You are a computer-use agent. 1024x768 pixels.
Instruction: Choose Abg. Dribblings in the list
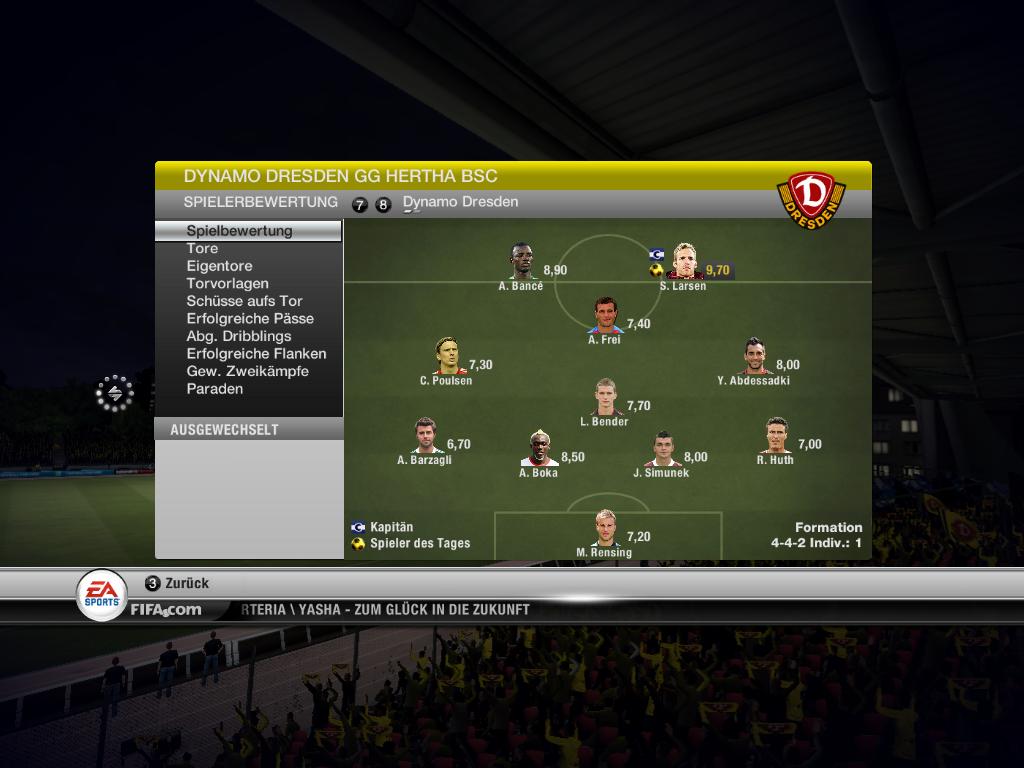pos(239,336)
